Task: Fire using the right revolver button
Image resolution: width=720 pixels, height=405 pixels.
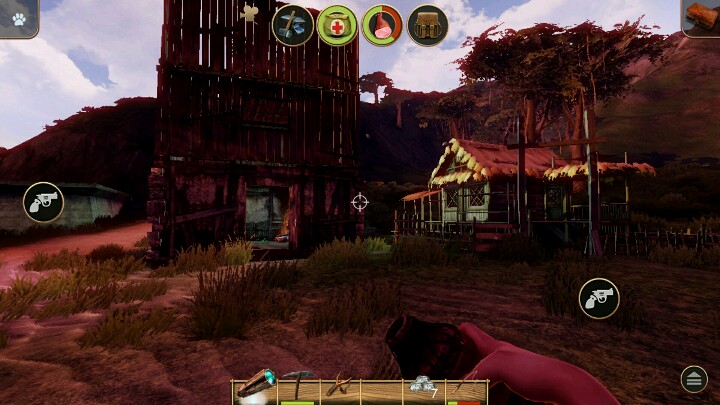Action: pos(599,298)
